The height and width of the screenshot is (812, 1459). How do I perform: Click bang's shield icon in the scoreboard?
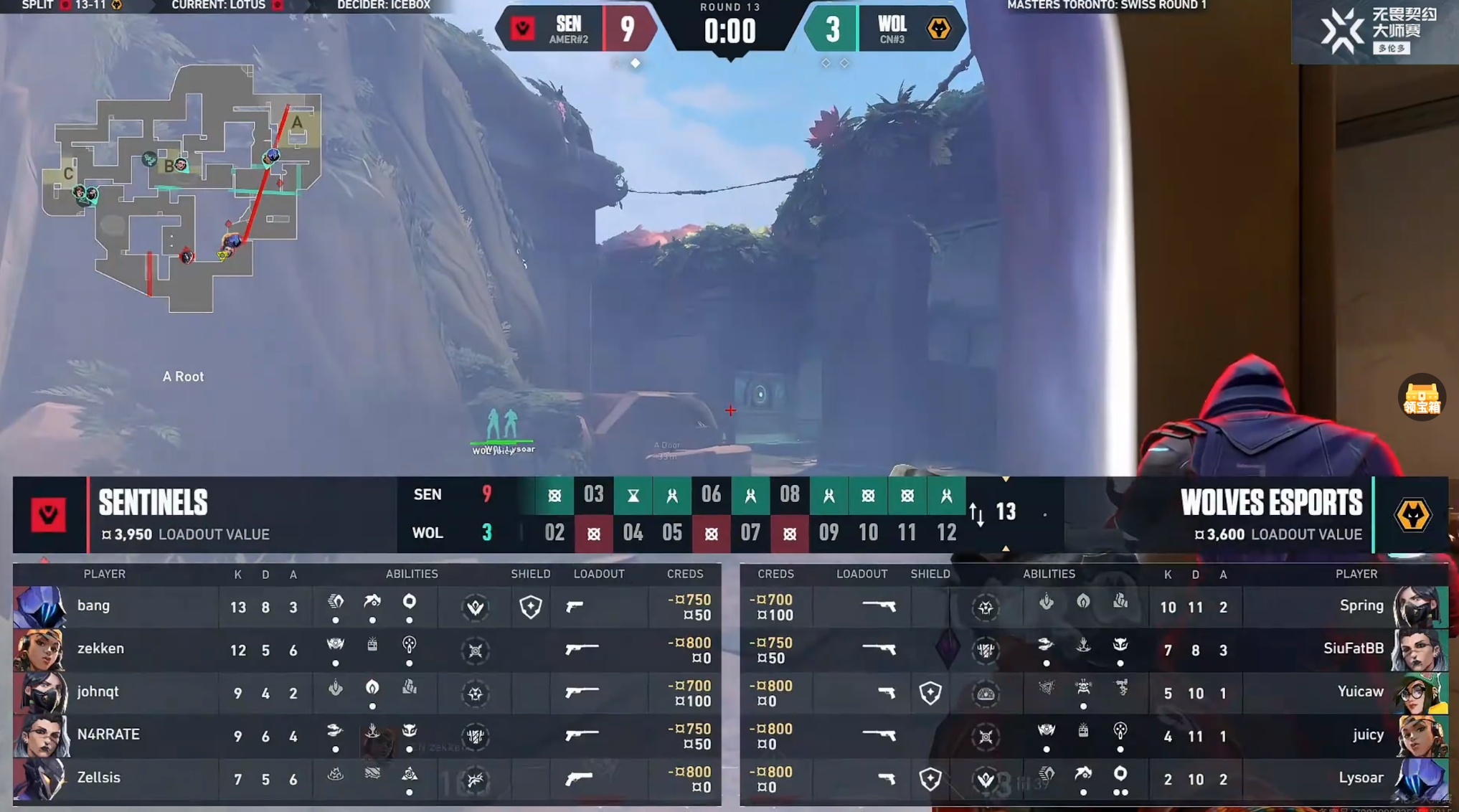point(530,607)
